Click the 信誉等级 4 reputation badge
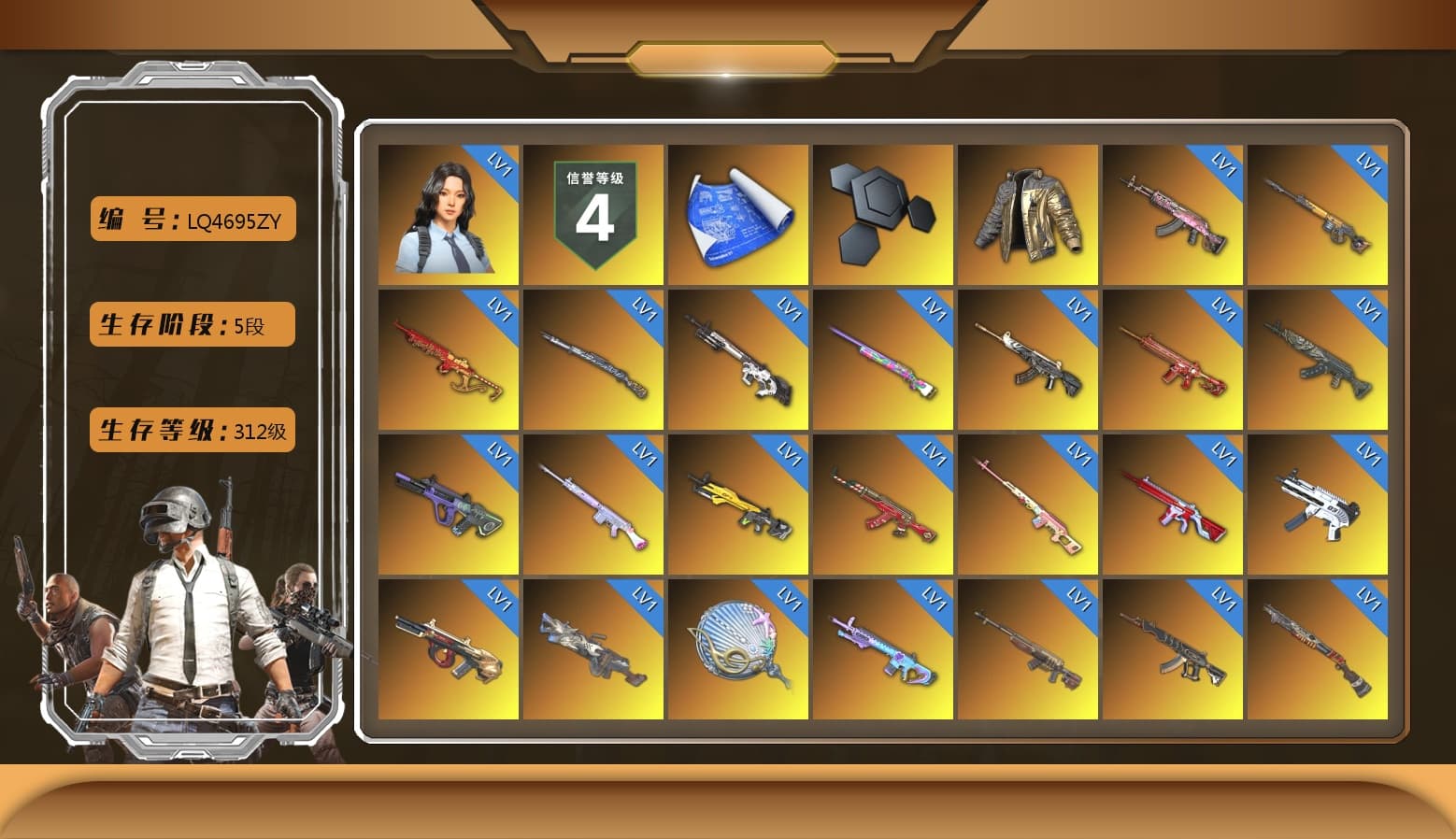Image resolution: width=1456 pixels, height=839 pixels. pos(593,210)
